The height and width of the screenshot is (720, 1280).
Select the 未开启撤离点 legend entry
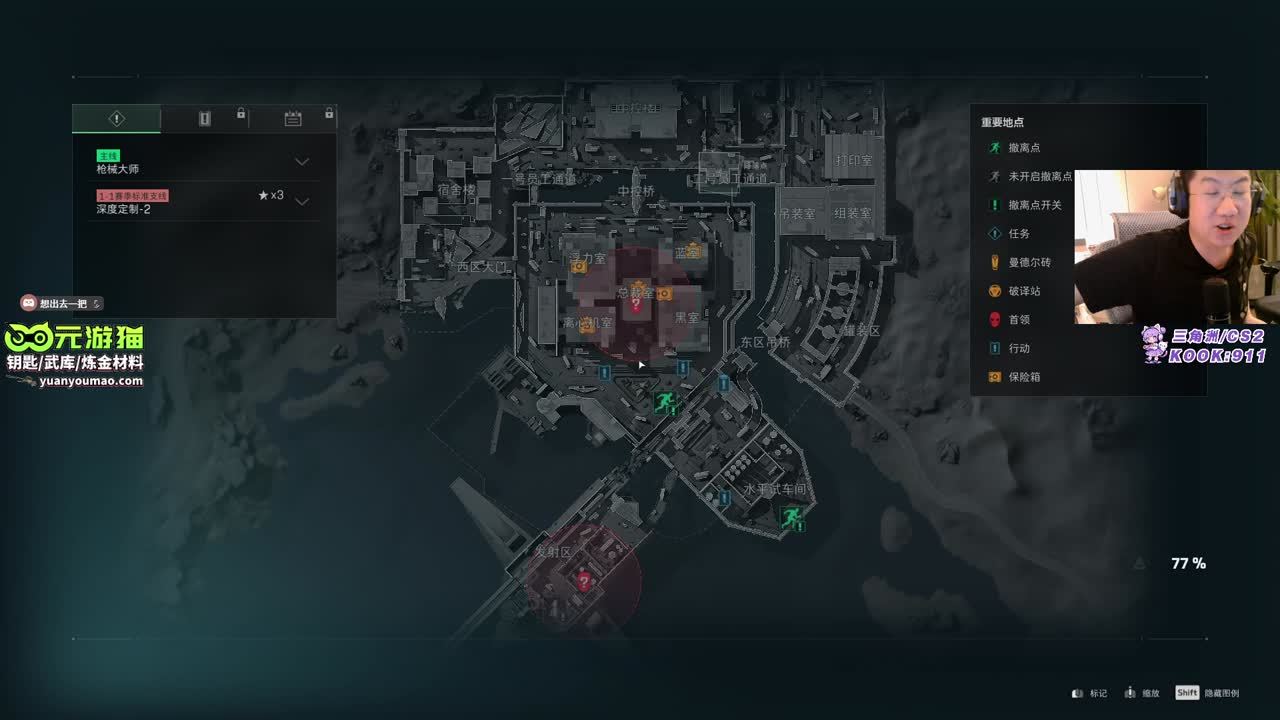coord(1039,176)
